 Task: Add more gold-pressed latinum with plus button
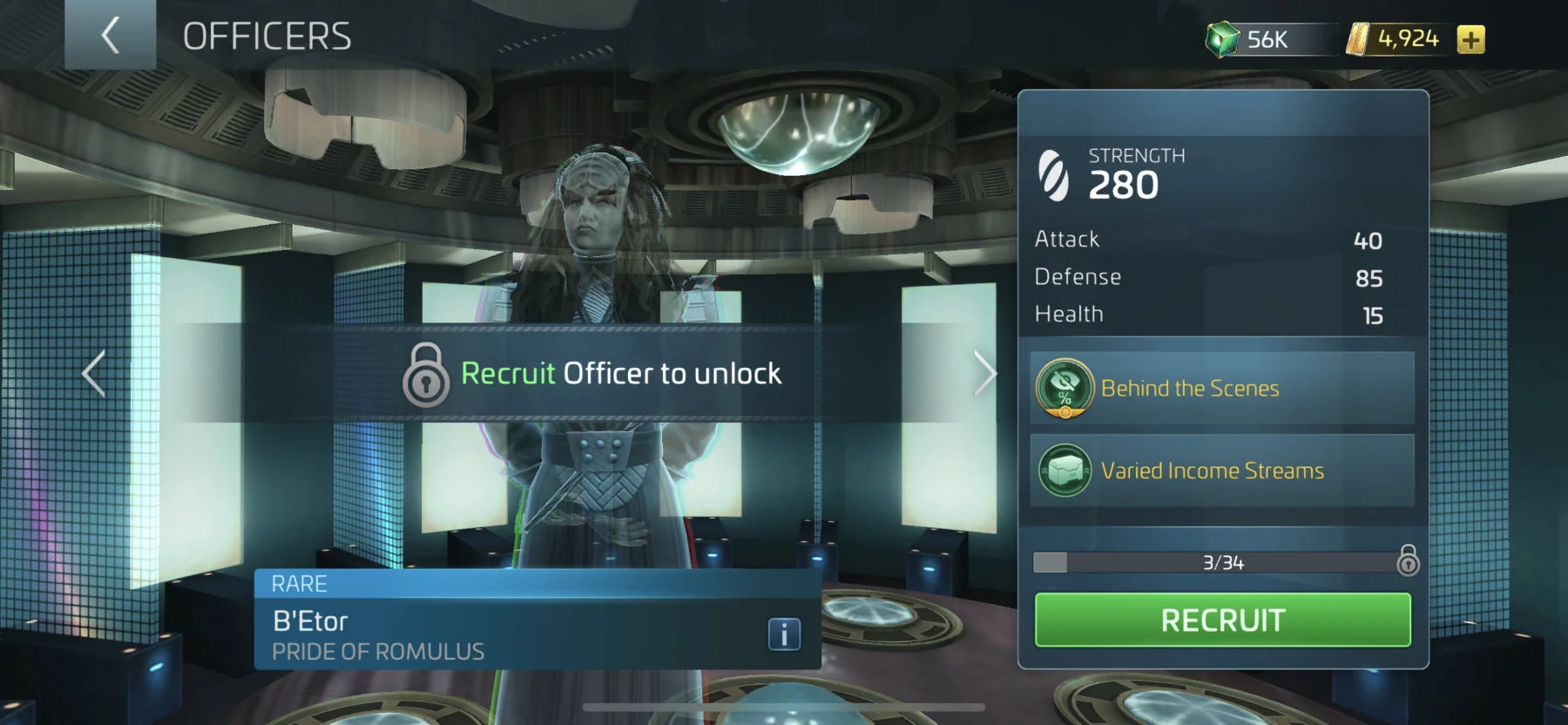point(1470,40)
